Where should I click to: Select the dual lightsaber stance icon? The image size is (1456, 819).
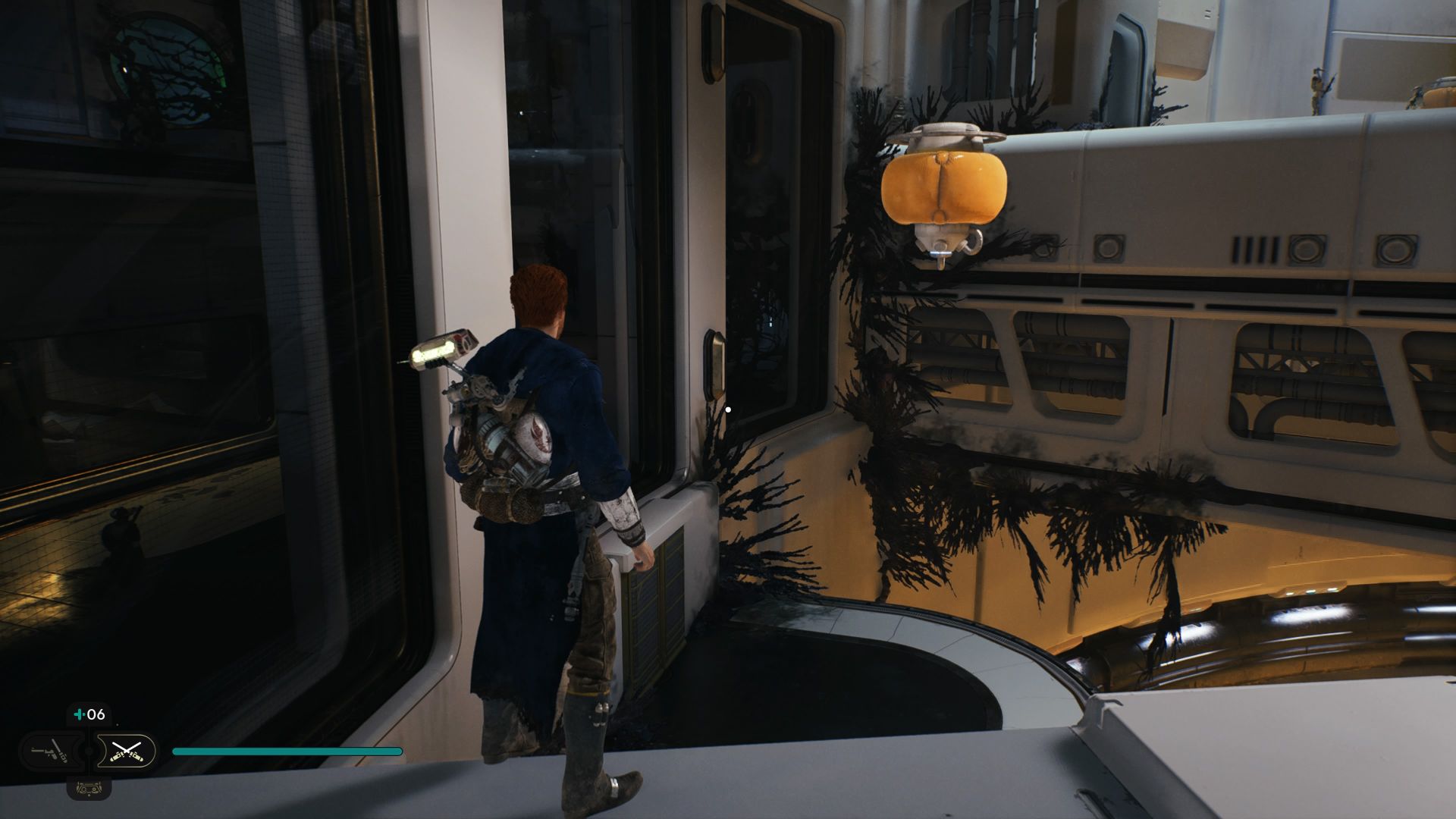[x=127, y=752]
